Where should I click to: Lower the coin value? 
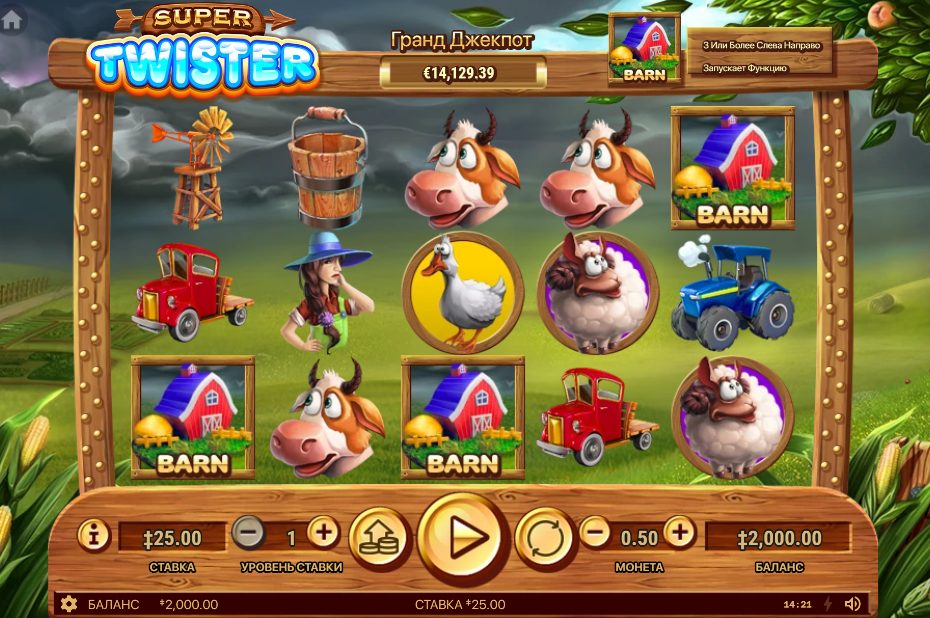pyautogui.click(x=595, y=533)
